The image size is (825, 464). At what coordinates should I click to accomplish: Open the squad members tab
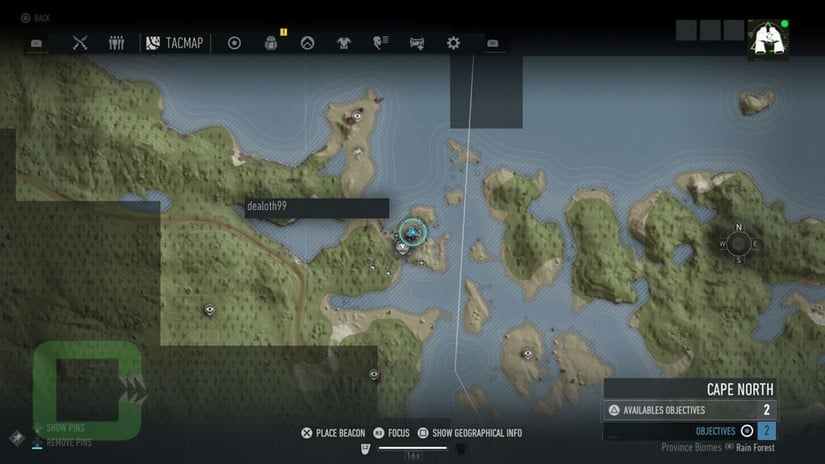(116, 43)
